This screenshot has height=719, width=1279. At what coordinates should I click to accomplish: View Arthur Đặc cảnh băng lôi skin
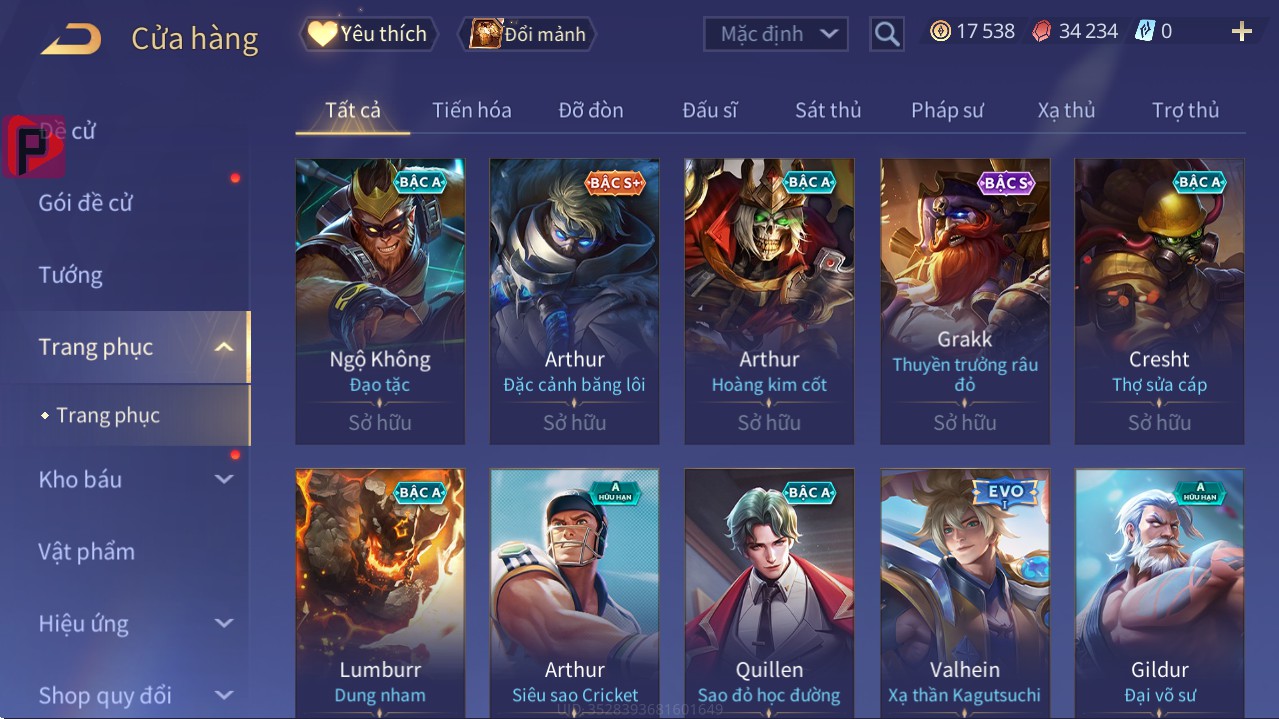click(x=574, y=300)
